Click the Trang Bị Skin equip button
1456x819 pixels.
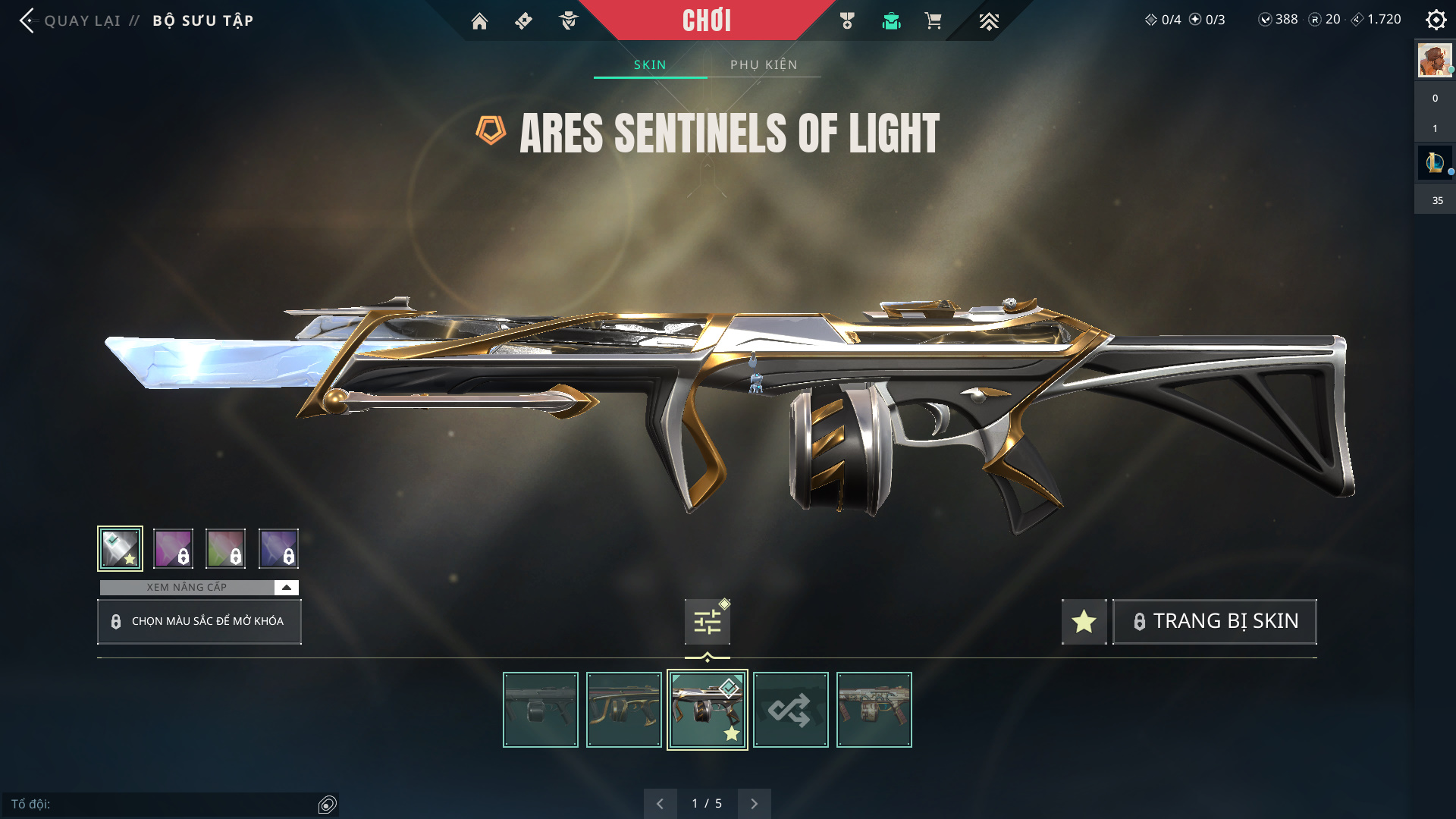[x=1214, y=622]
